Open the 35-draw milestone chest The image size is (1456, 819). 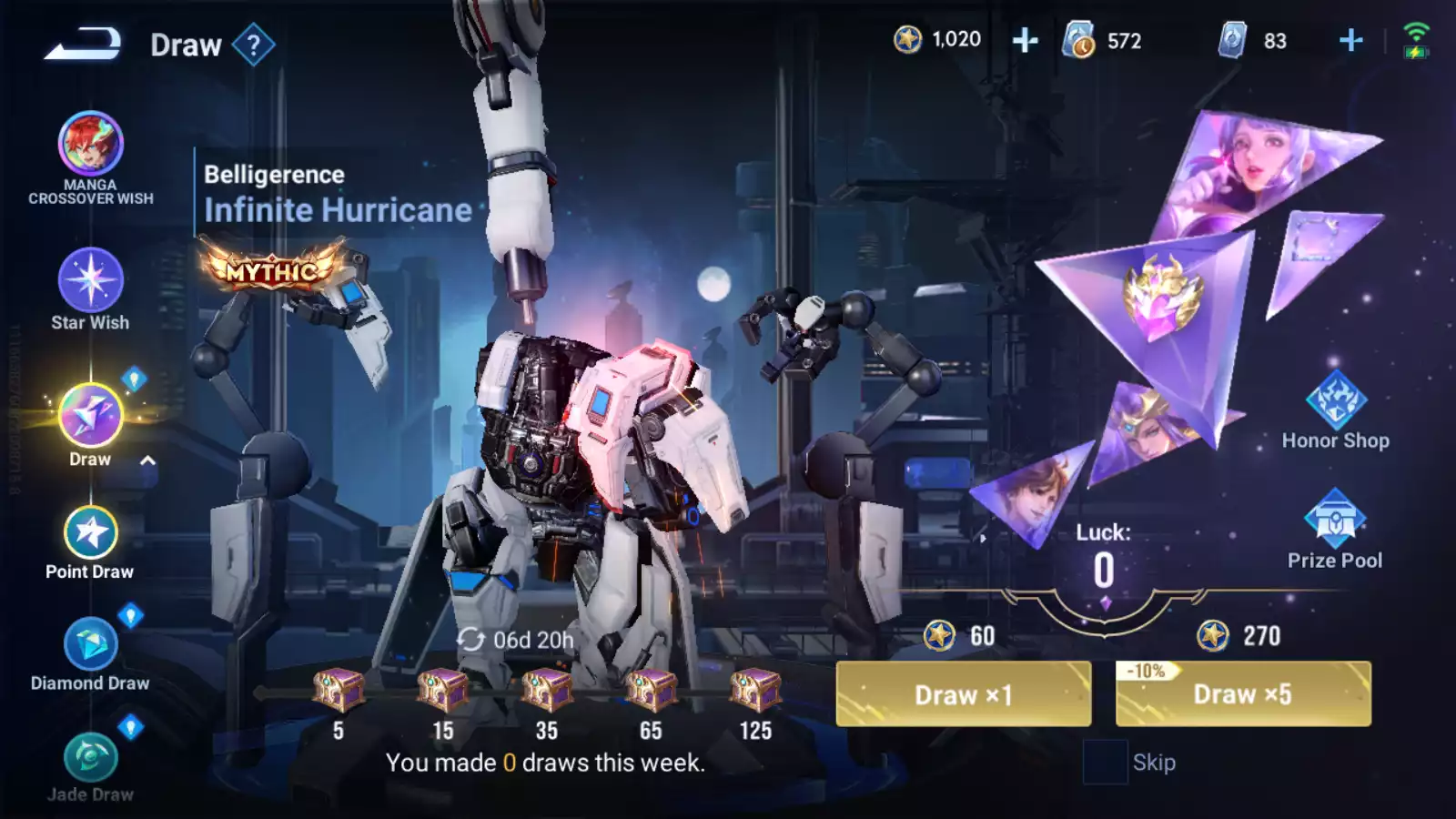pyautogui.click(x=546, y=691)
